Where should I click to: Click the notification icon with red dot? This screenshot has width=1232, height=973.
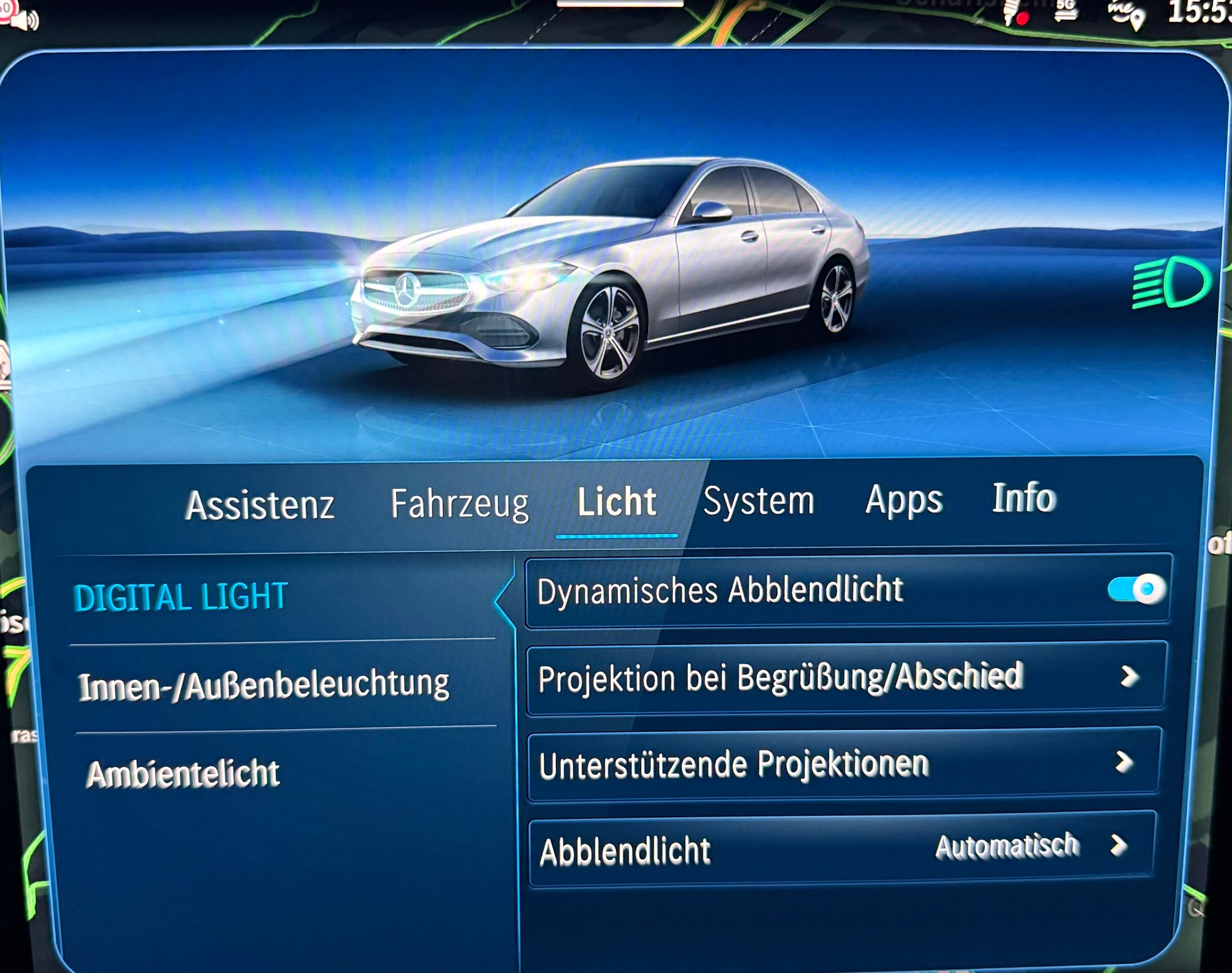pos(1015,14)
